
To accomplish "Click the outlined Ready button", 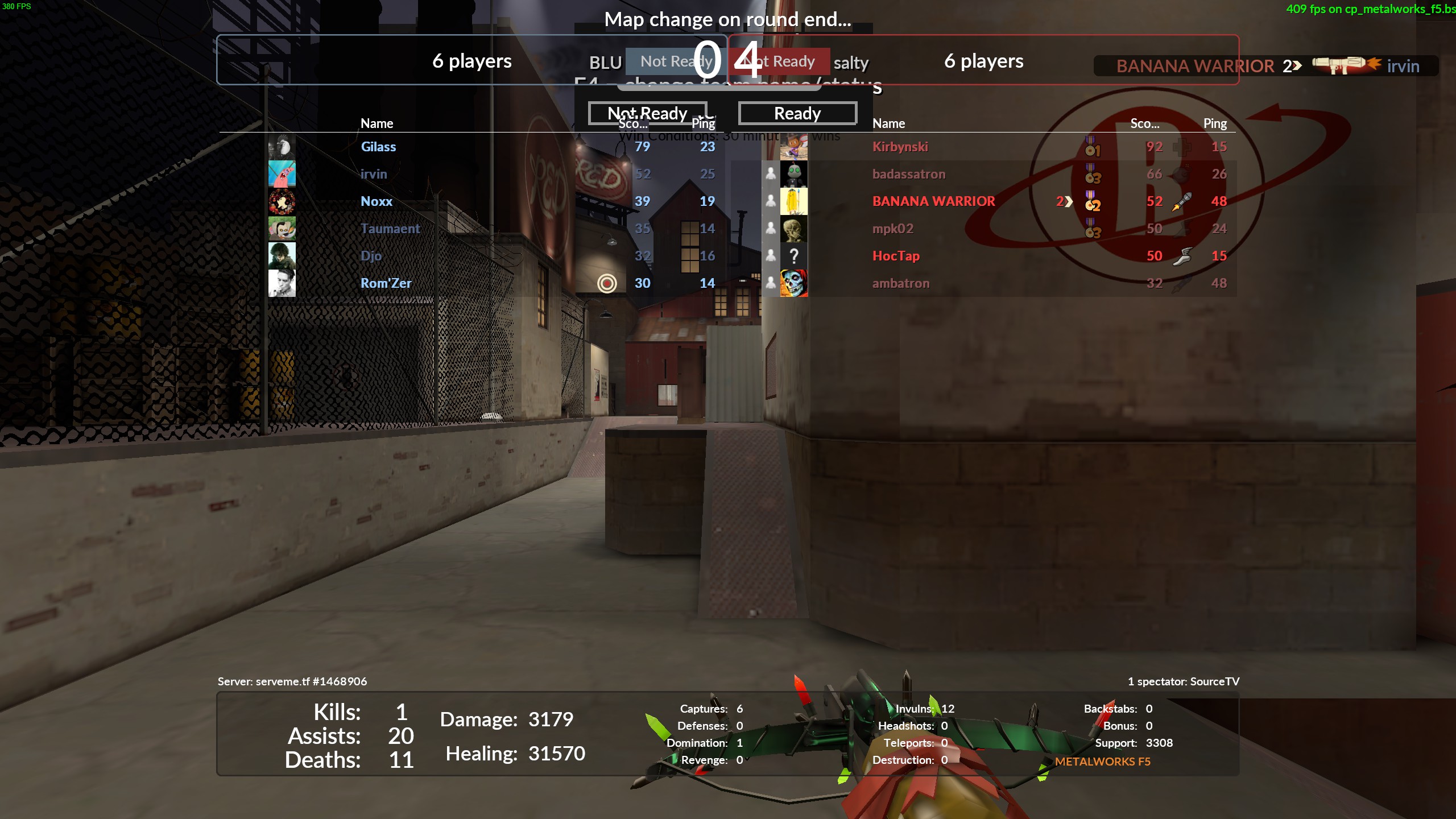I will pyautogui.click(x=797, y=113).
